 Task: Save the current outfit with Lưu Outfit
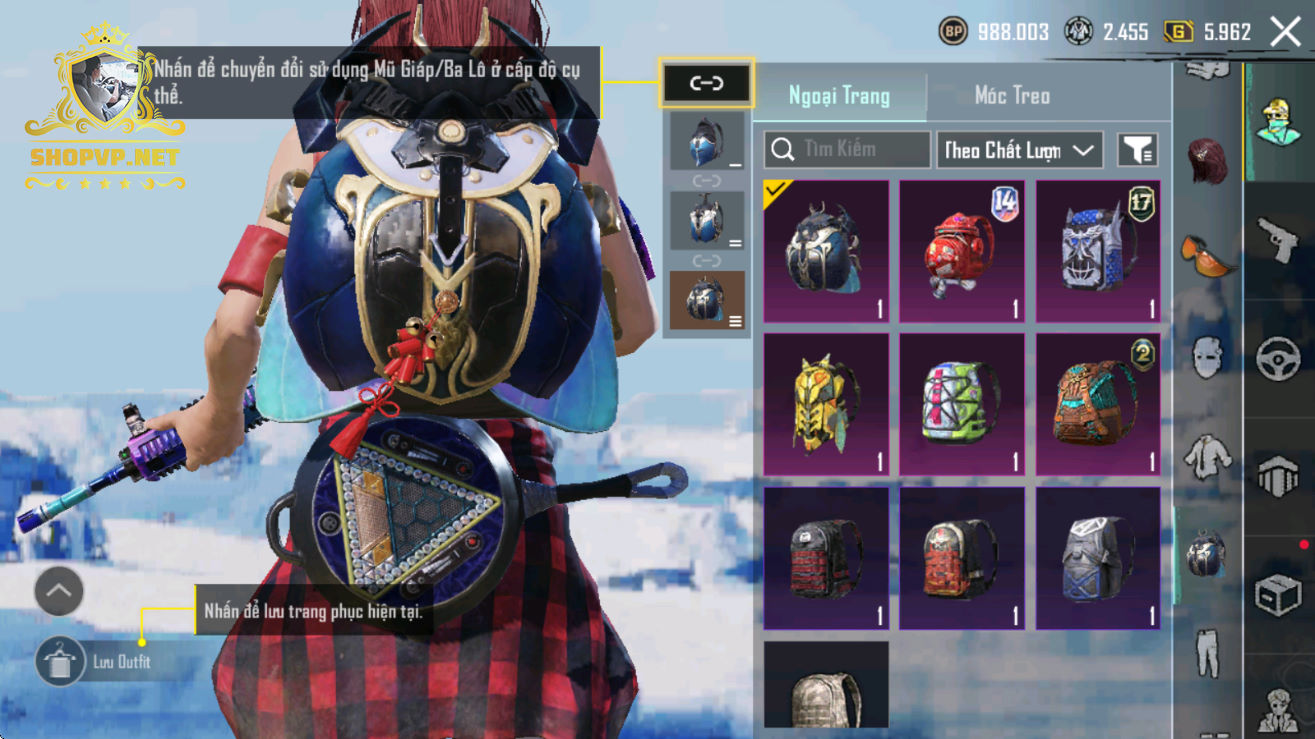[95, 662]
